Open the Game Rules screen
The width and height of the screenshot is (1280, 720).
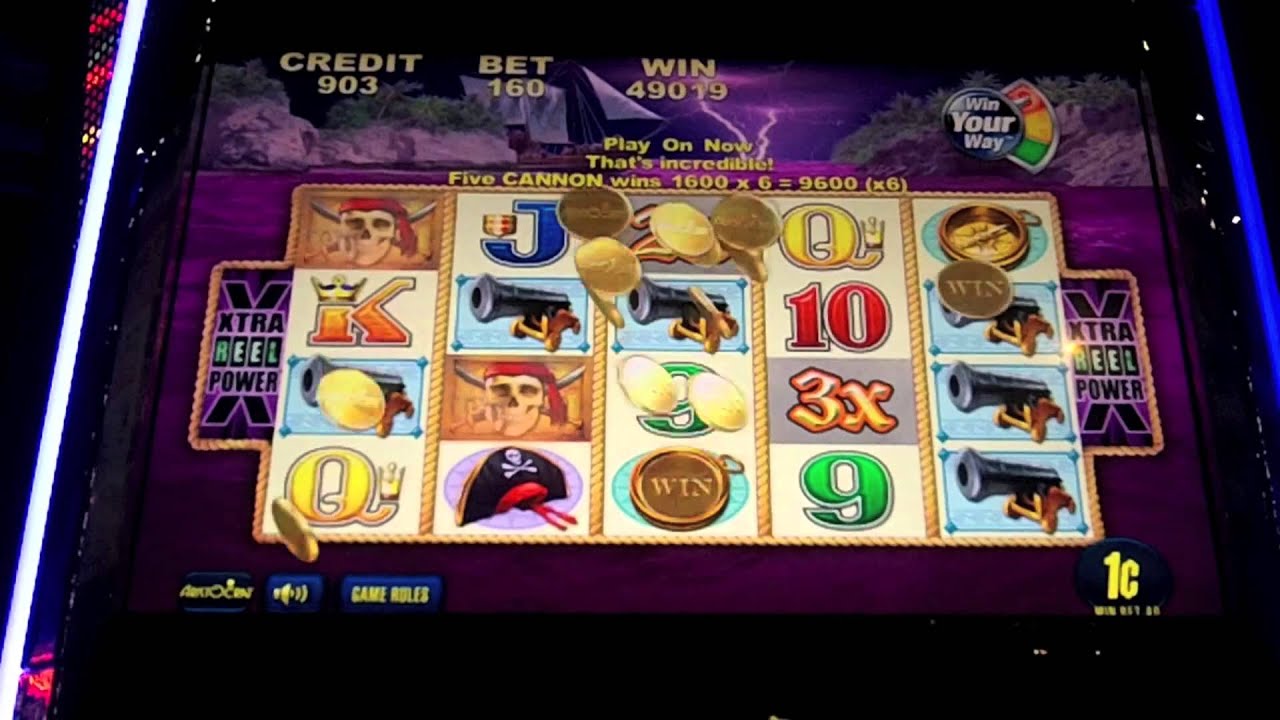390,594
